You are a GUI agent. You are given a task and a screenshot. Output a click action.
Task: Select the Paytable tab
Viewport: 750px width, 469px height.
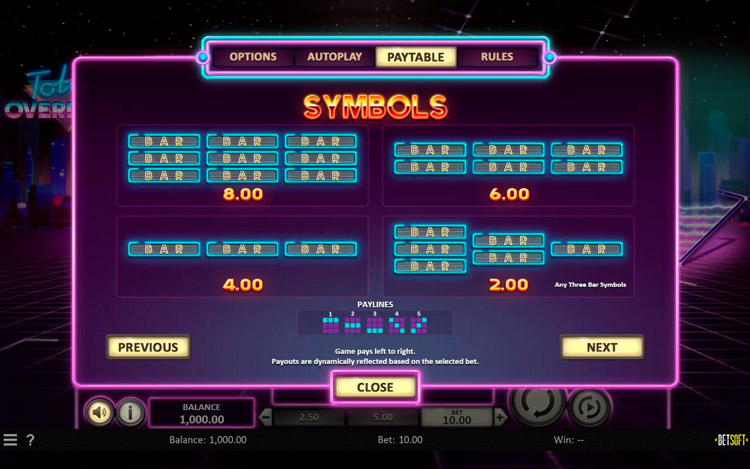416,57
